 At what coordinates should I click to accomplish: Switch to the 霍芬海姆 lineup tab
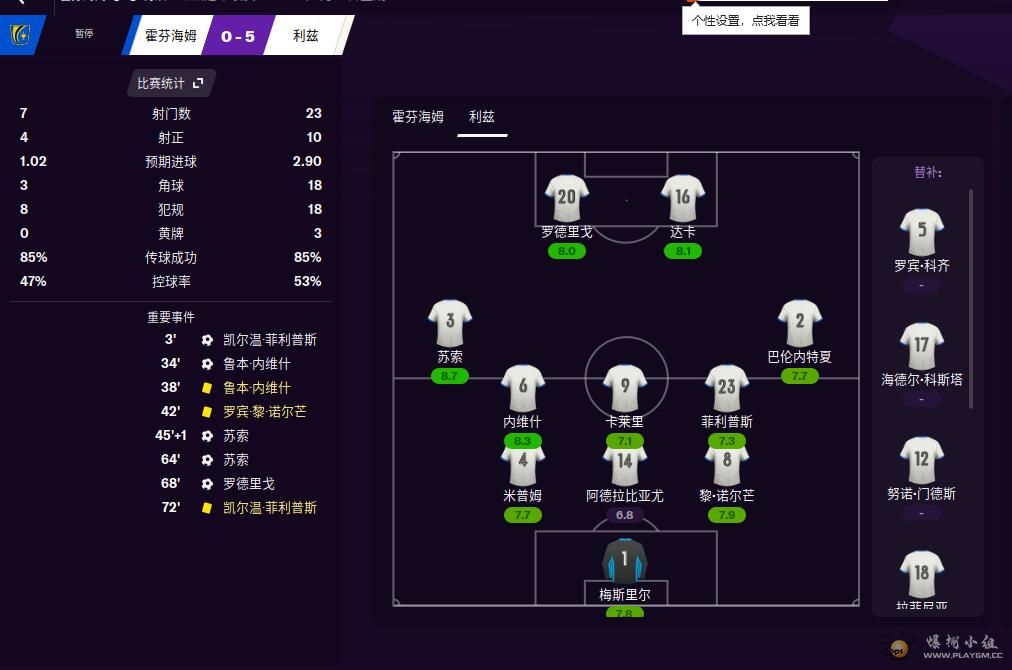click(x=417, y=117)
